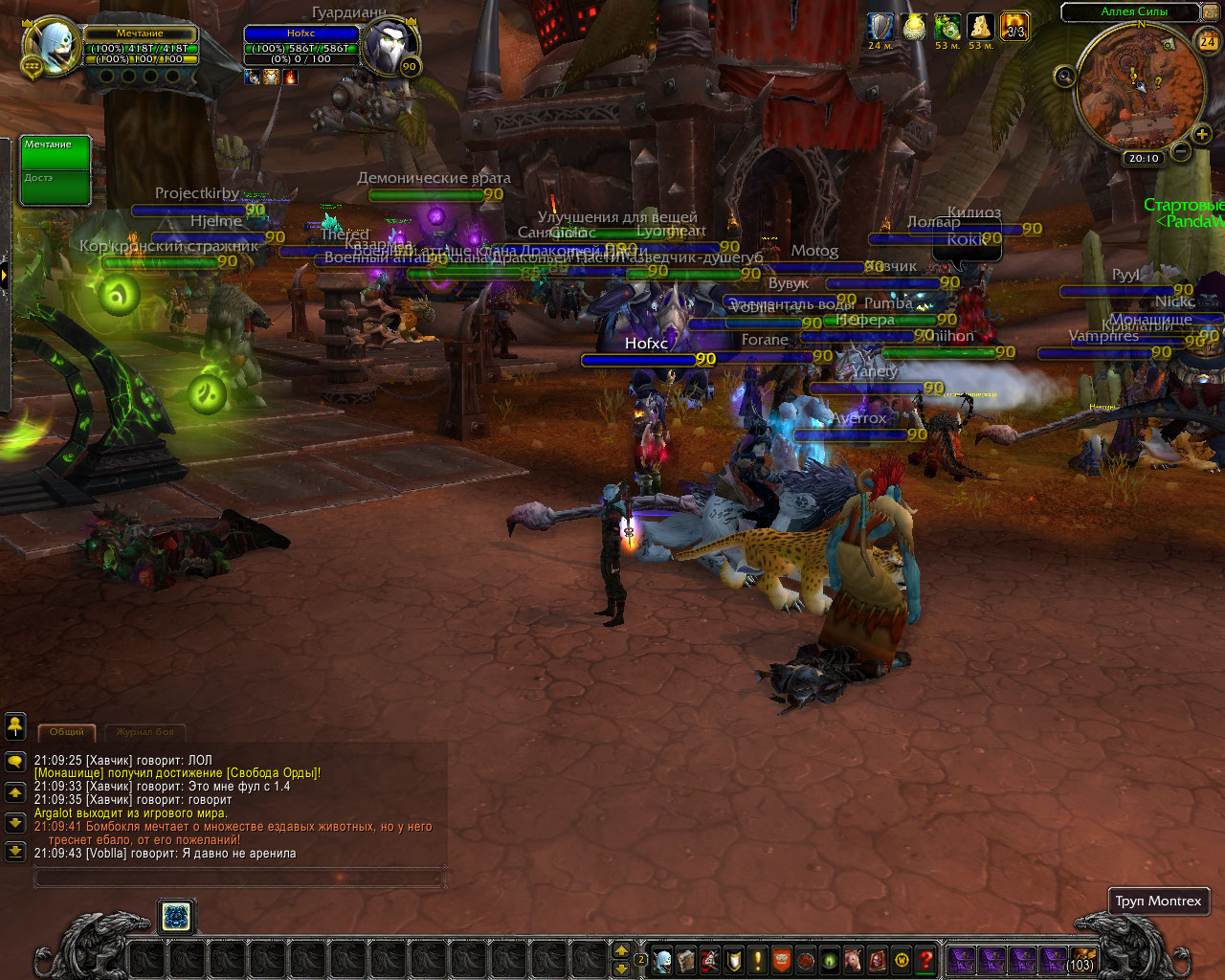Open the help request red question mark
Image resolution: width=1225 pixels, height=980 pixels.
[925, 959]
